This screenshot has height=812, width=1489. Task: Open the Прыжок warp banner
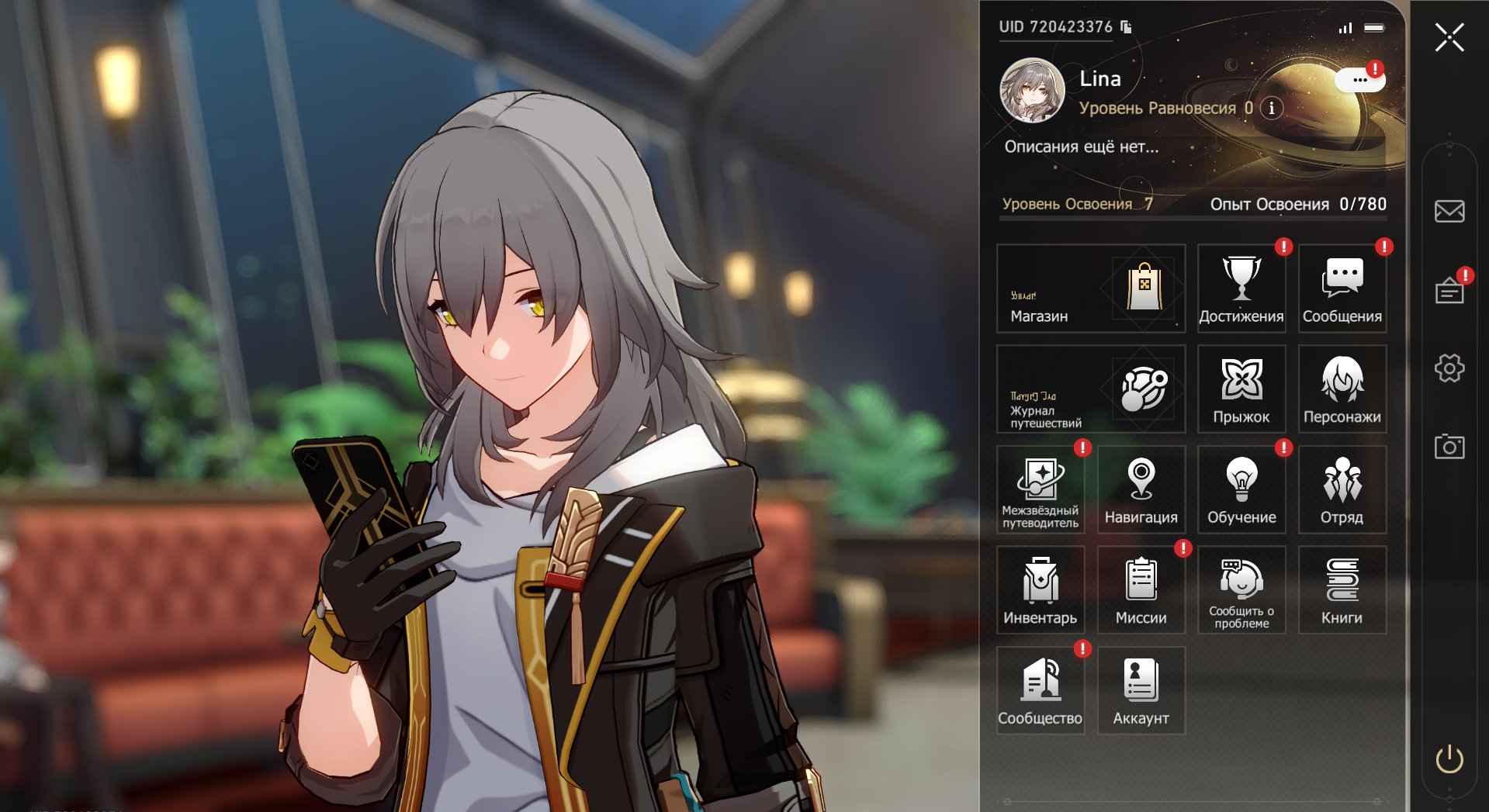tap(1241, 389)
